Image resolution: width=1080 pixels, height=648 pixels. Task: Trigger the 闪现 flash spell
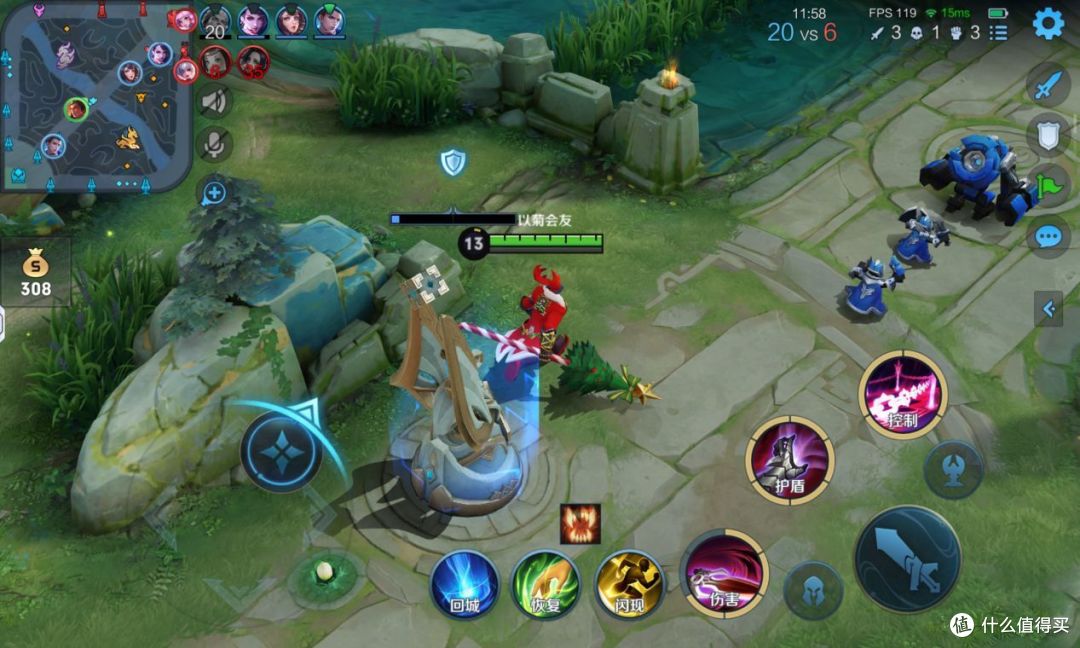coord(629,585)
